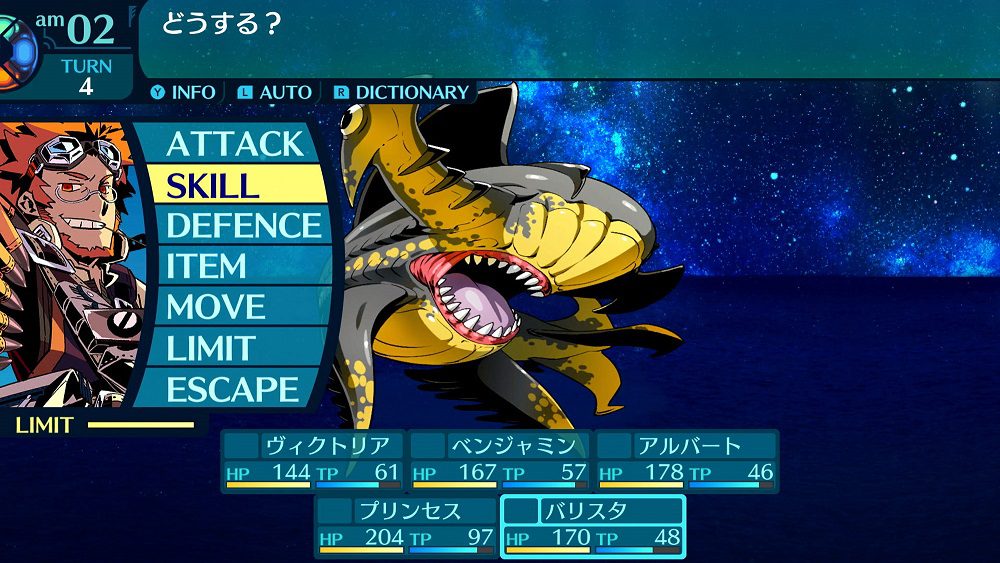Select party member プリンセス
1000x563 pixels.
click(x=406, y=525)
